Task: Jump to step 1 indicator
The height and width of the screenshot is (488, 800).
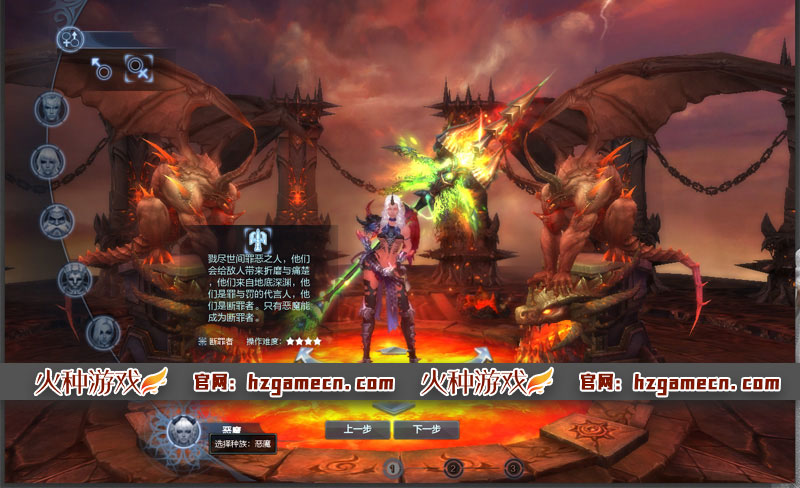Action: tap(393, 467)
